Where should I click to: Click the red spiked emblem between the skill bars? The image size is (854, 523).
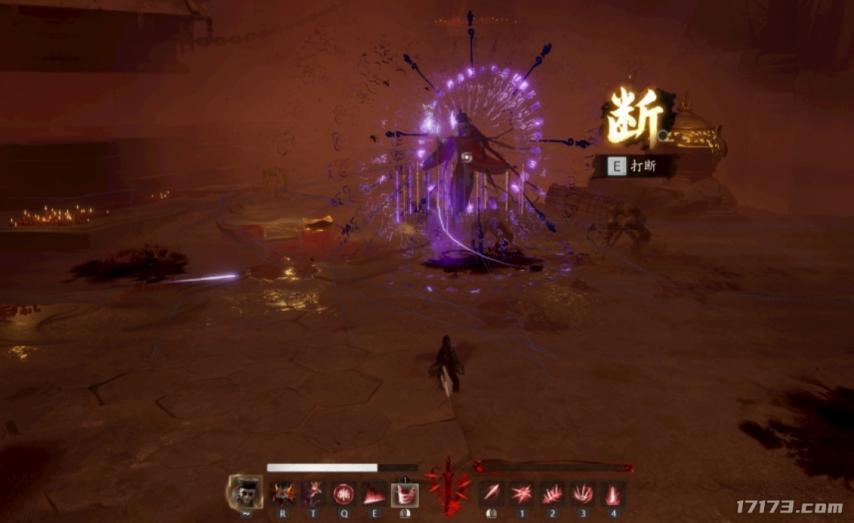tap(447, 487)
